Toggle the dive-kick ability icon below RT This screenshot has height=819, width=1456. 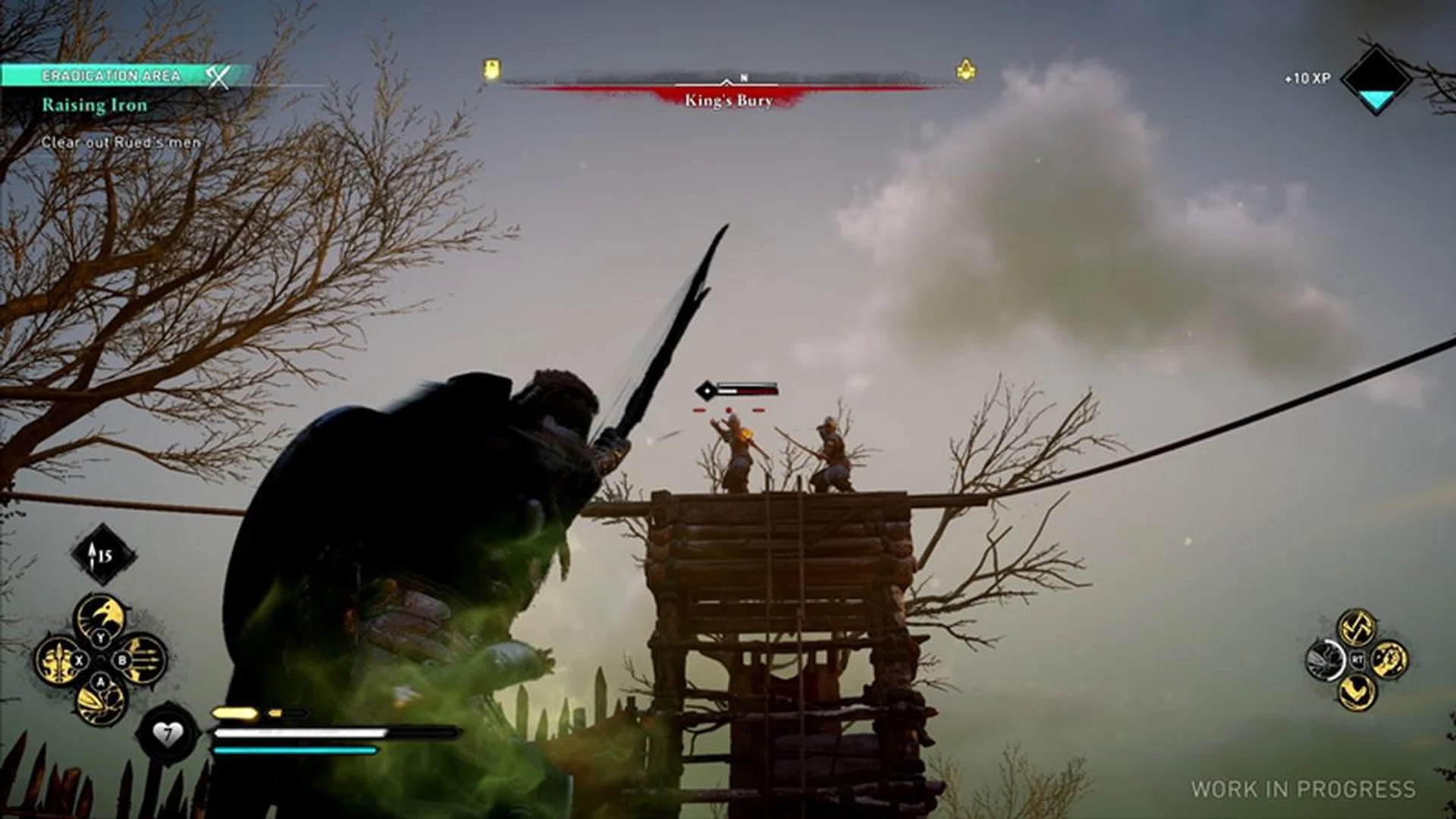click(x=1357, y=691)
